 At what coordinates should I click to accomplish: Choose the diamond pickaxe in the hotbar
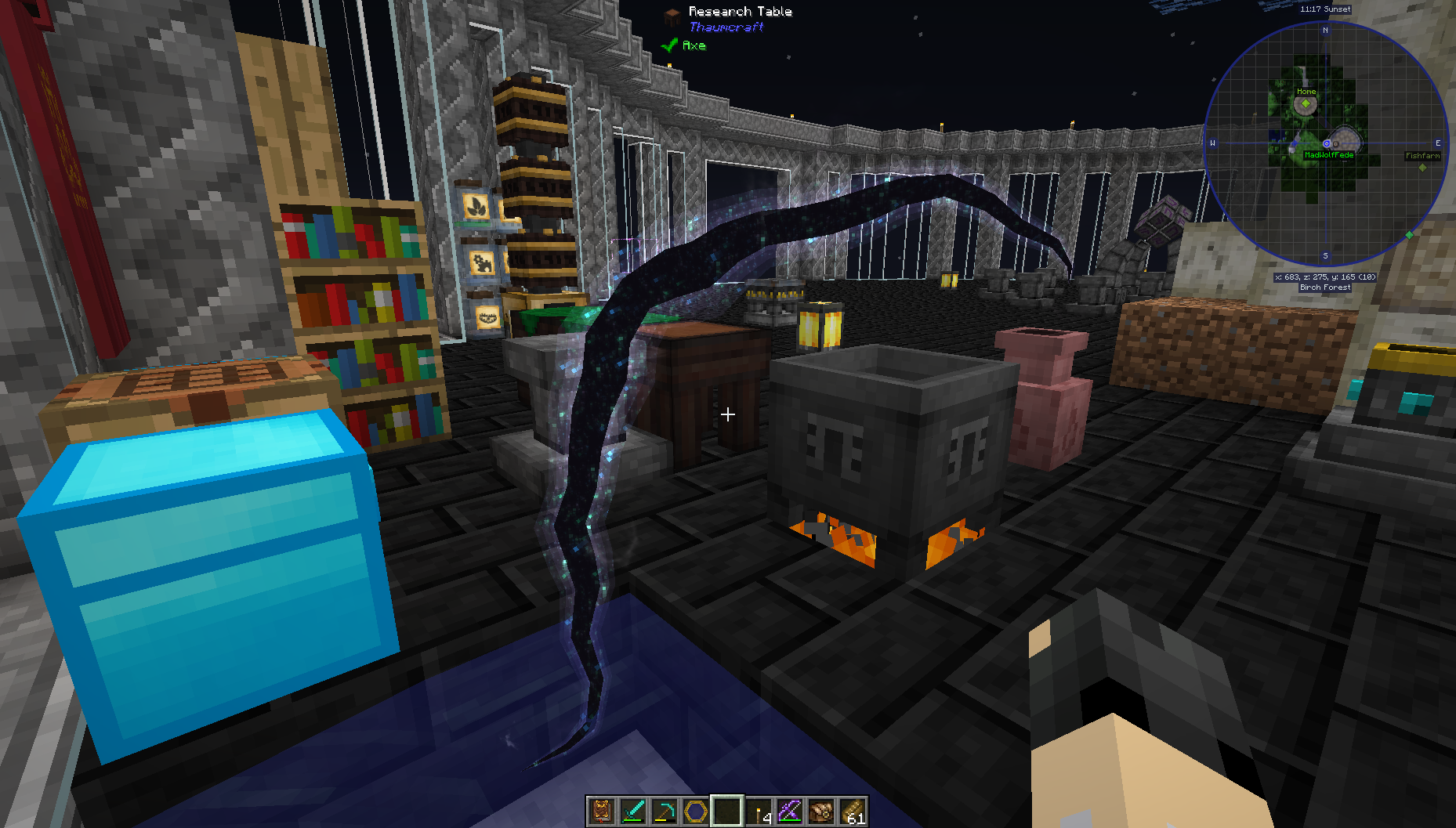tap(664, 812)
